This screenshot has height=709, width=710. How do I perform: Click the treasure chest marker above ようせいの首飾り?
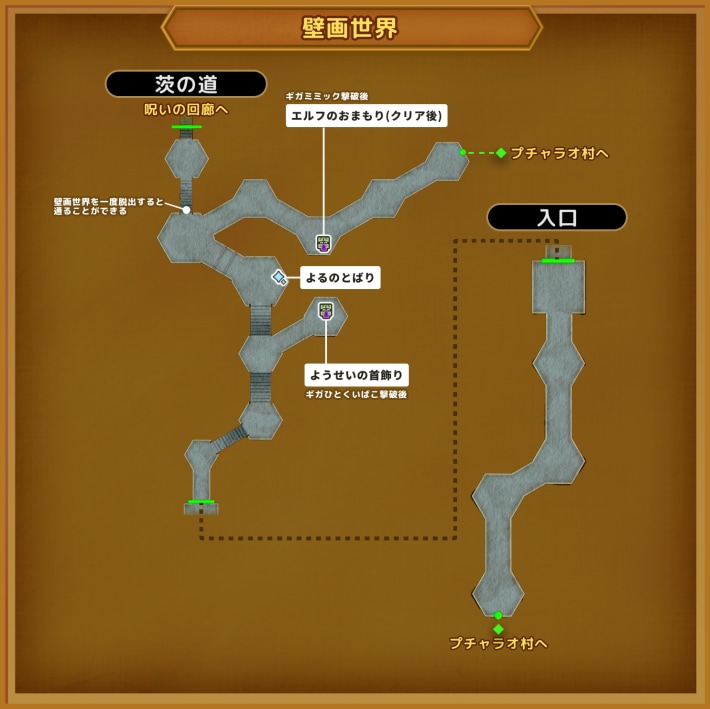[325, 311]
